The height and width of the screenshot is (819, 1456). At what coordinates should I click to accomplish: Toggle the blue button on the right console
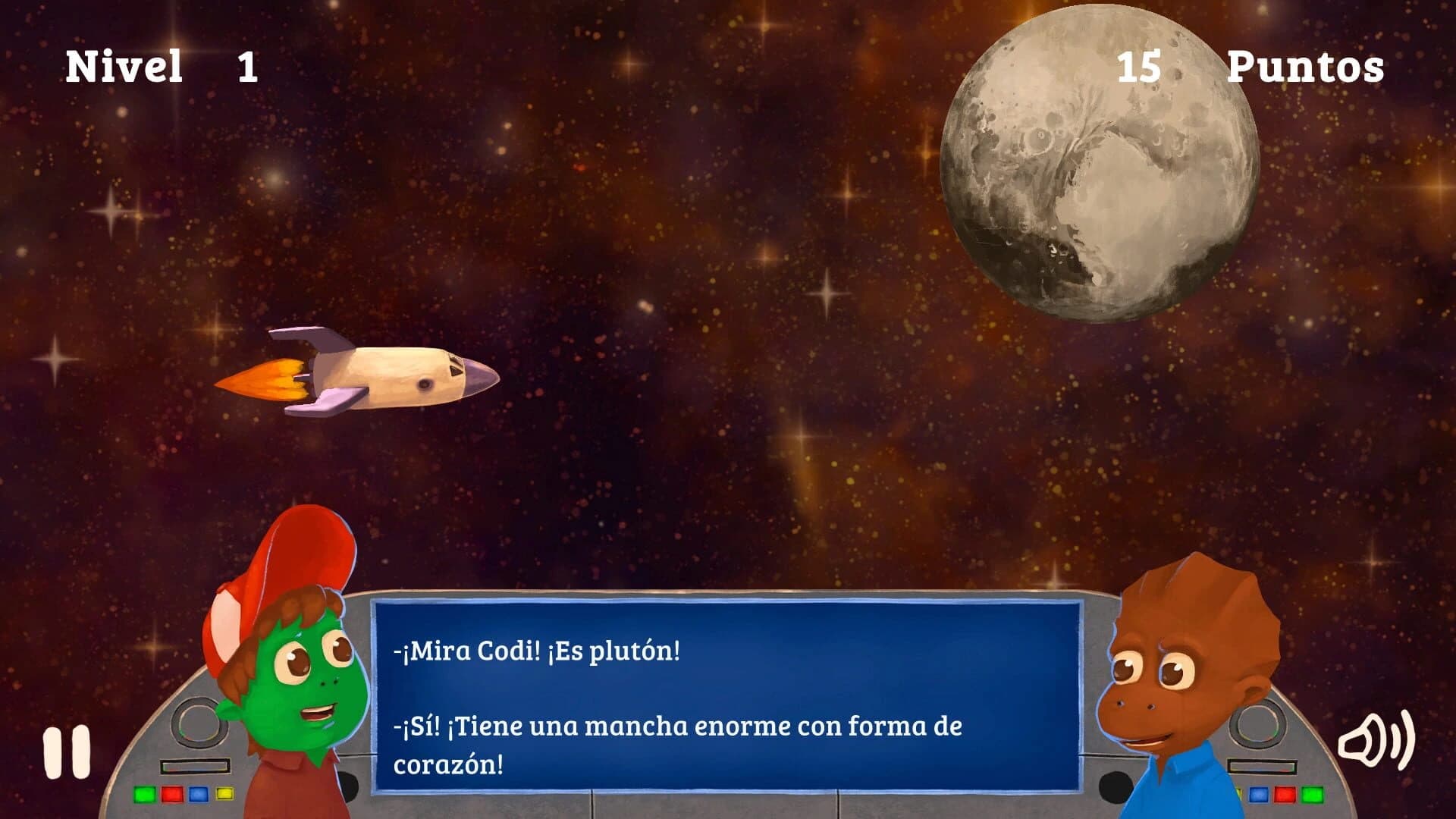tap(1259, 795)
